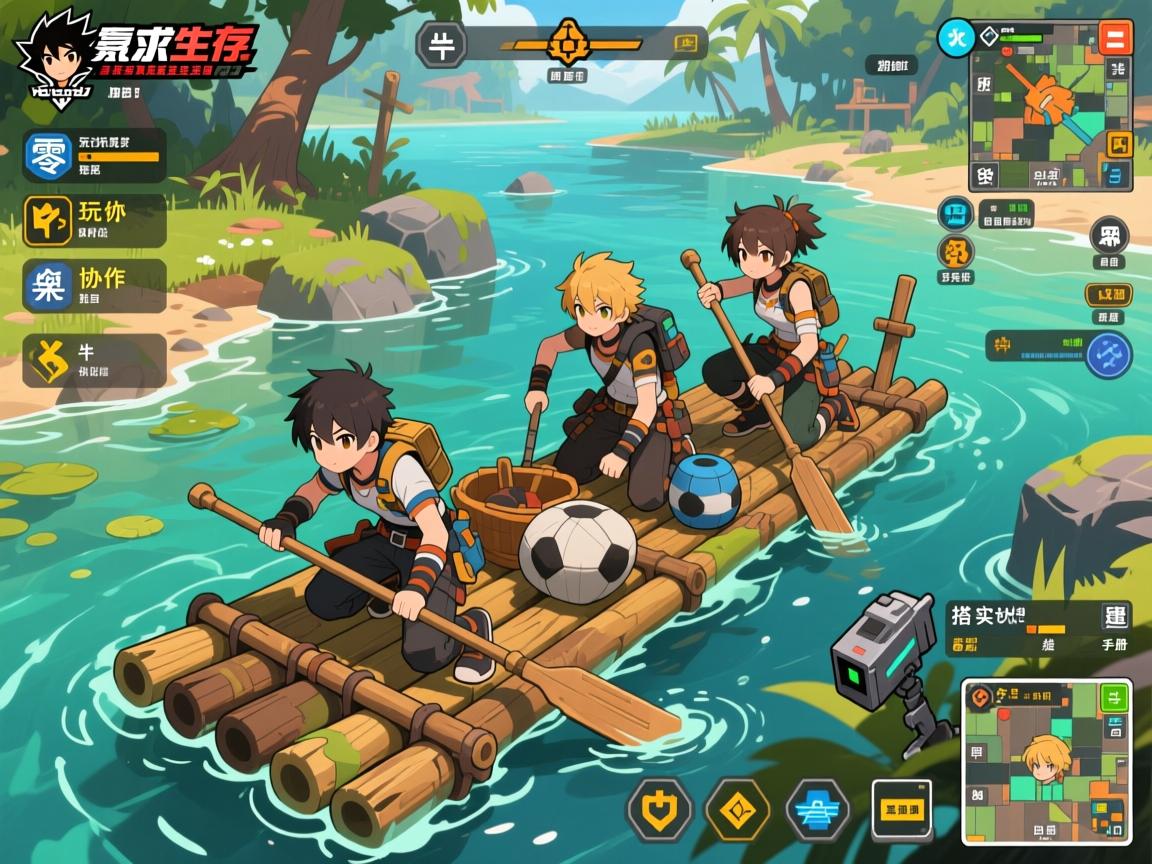Choose the blue shield entry with progress bar
1152x864 pixels.
coord(94,155)
